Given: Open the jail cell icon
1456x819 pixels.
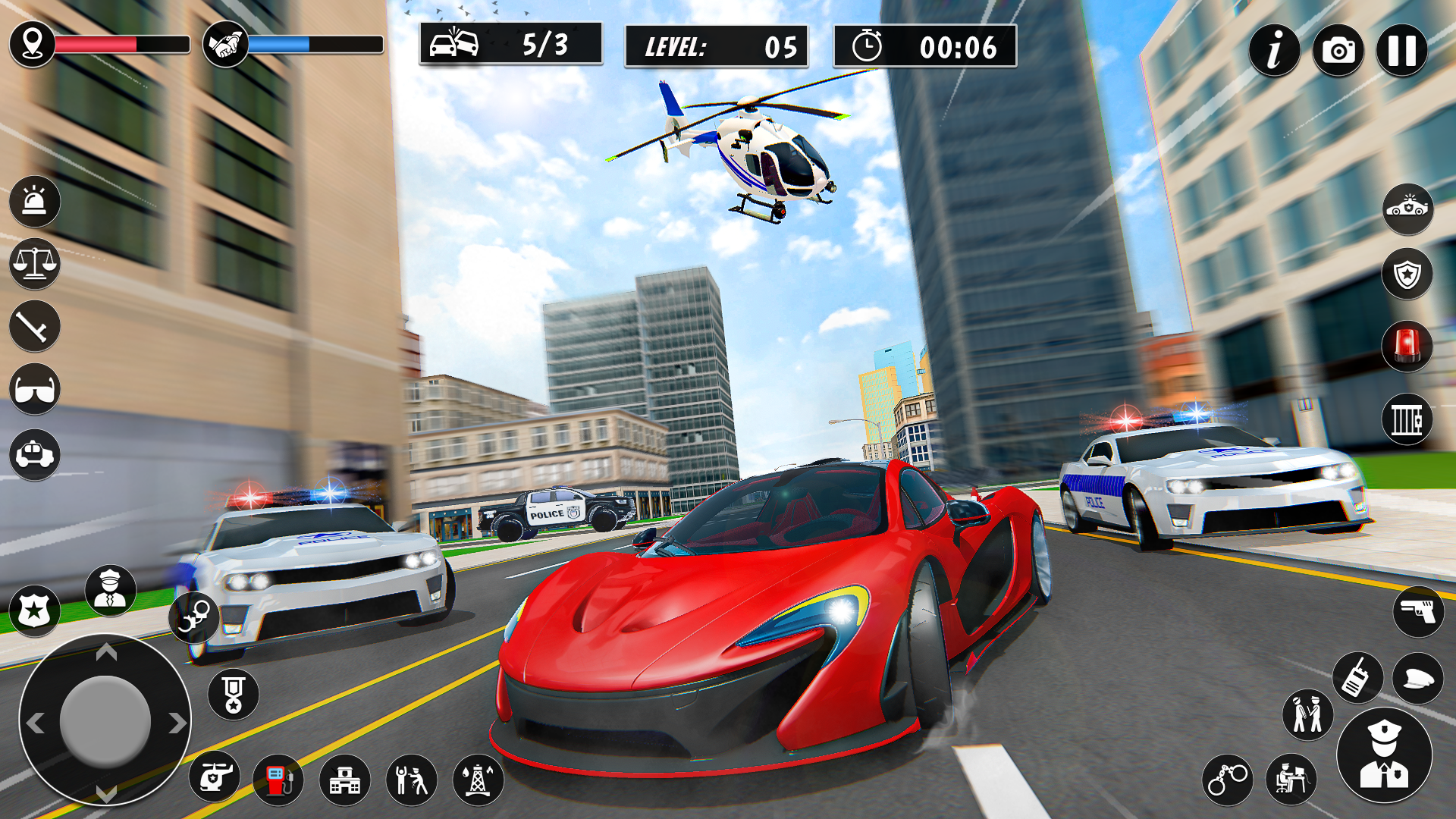Looking at the screenshot, I should click(1408, 417).
